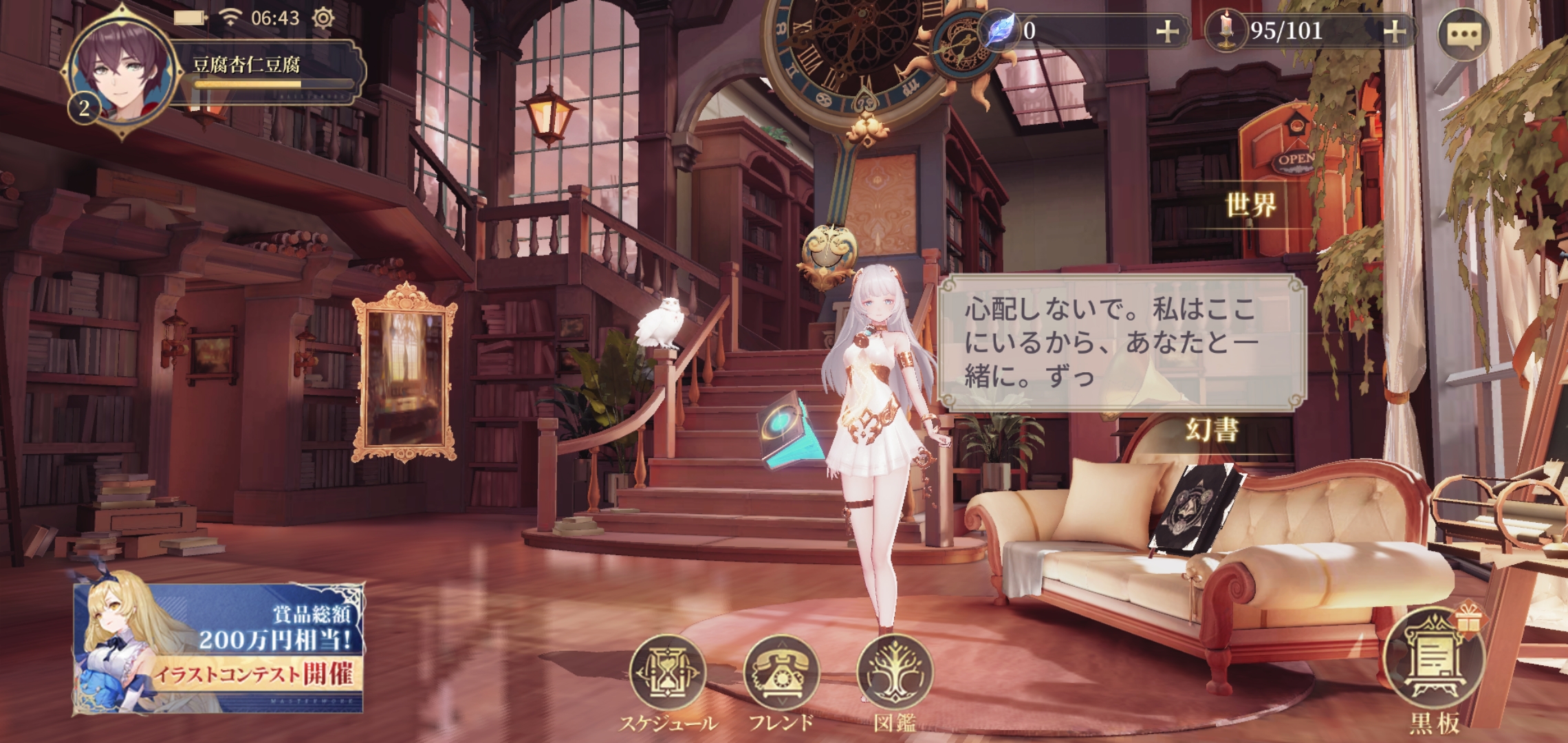Open the フレンド friends list
Image resolution: width=1568 pixels, height=743 pixels.
[781, 674]
